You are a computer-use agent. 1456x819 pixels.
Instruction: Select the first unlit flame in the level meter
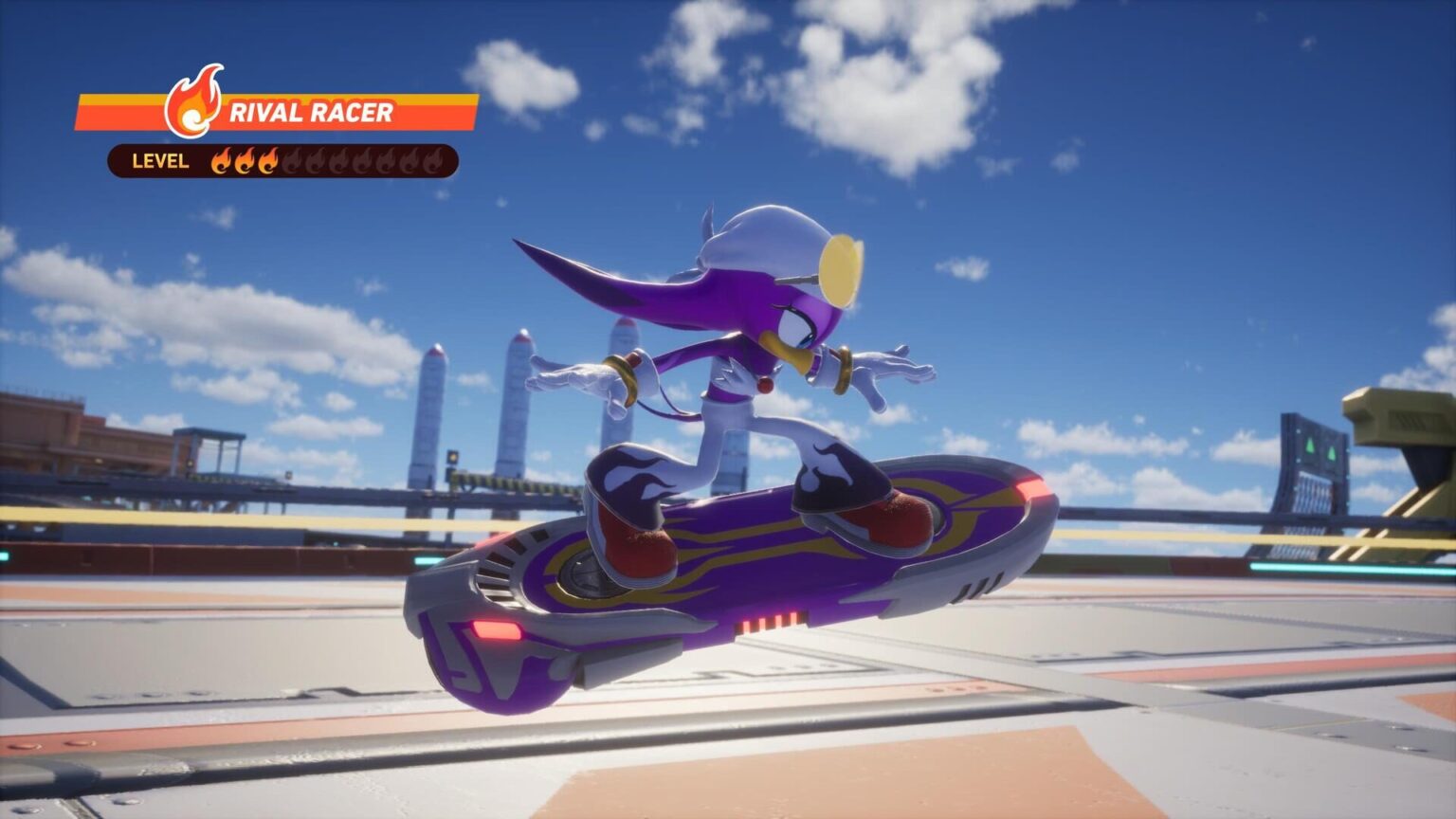tap(294, 161)
